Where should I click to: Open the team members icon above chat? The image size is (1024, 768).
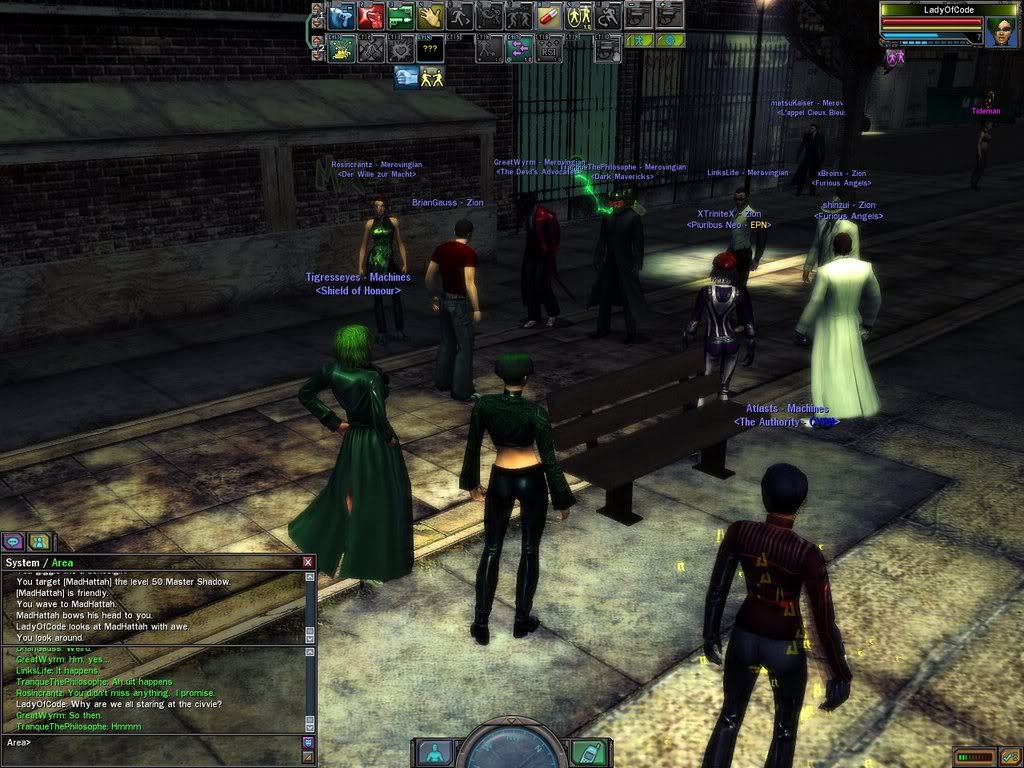38,541
